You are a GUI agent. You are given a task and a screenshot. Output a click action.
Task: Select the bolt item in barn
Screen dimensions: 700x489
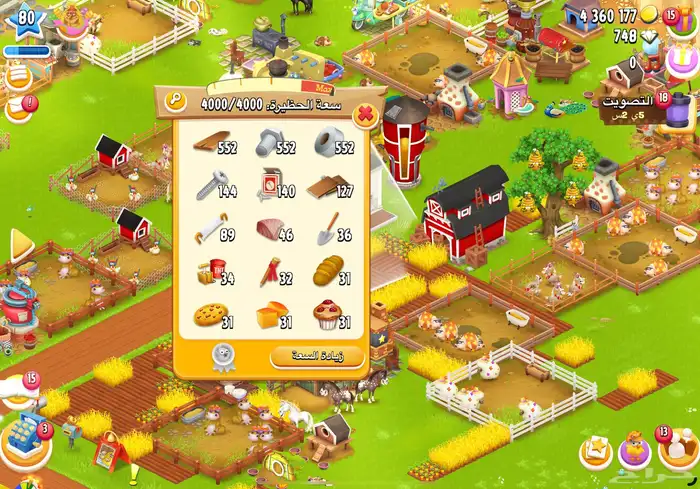pyautogui.click(x=268, y=145)
